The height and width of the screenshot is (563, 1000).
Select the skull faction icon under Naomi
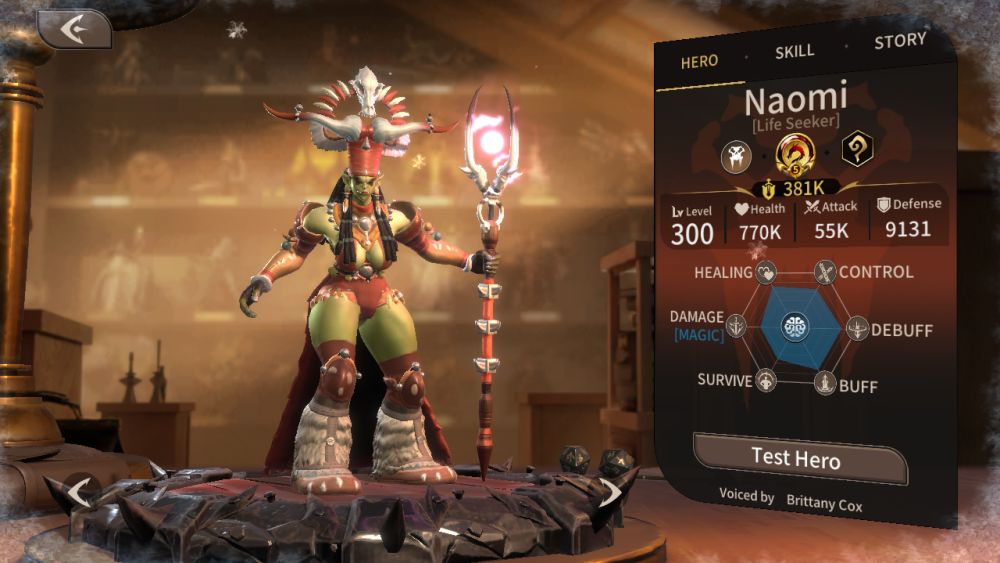pyautogui.click(x=739, y=155)
